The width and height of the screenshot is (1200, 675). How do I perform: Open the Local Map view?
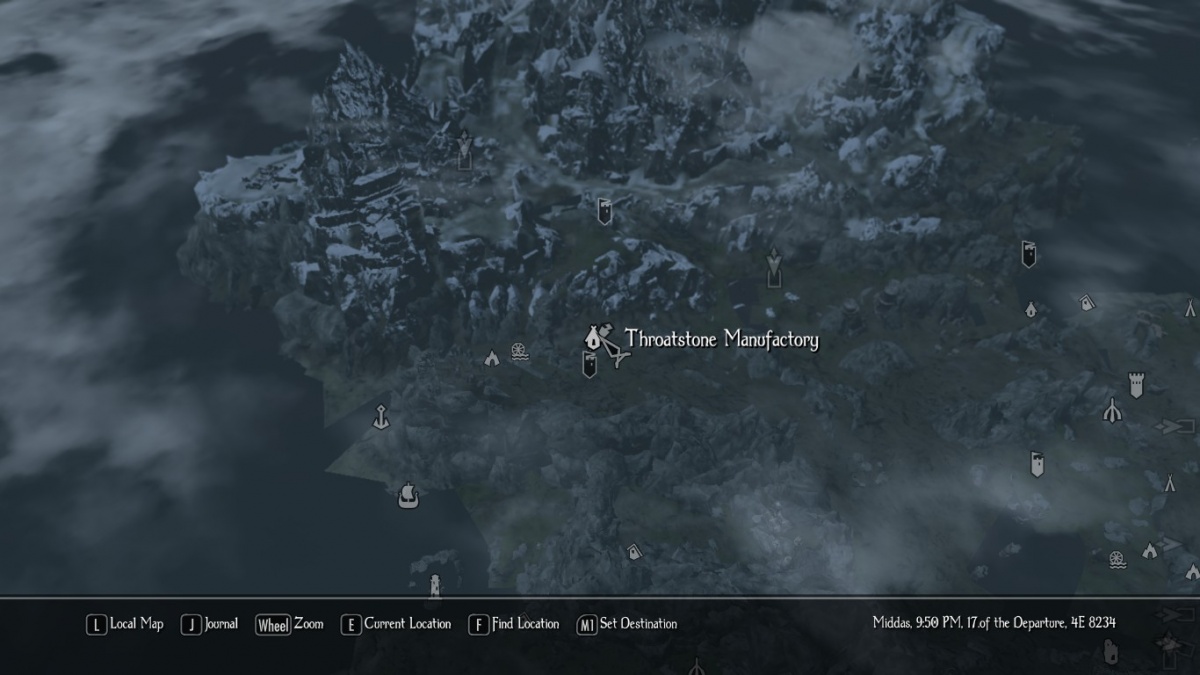pyautogui.click(x=125, y=624)
